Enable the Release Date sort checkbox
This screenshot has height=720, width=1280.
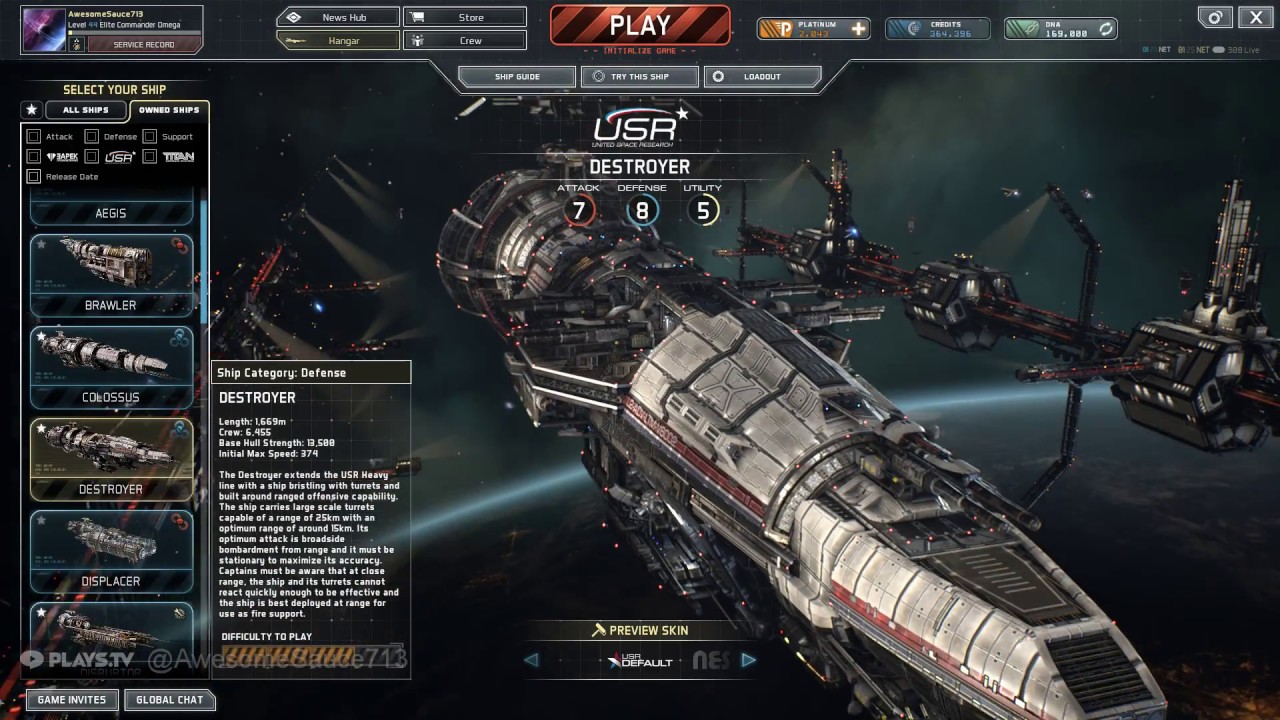pyautogui.click(x=34, y=176)
